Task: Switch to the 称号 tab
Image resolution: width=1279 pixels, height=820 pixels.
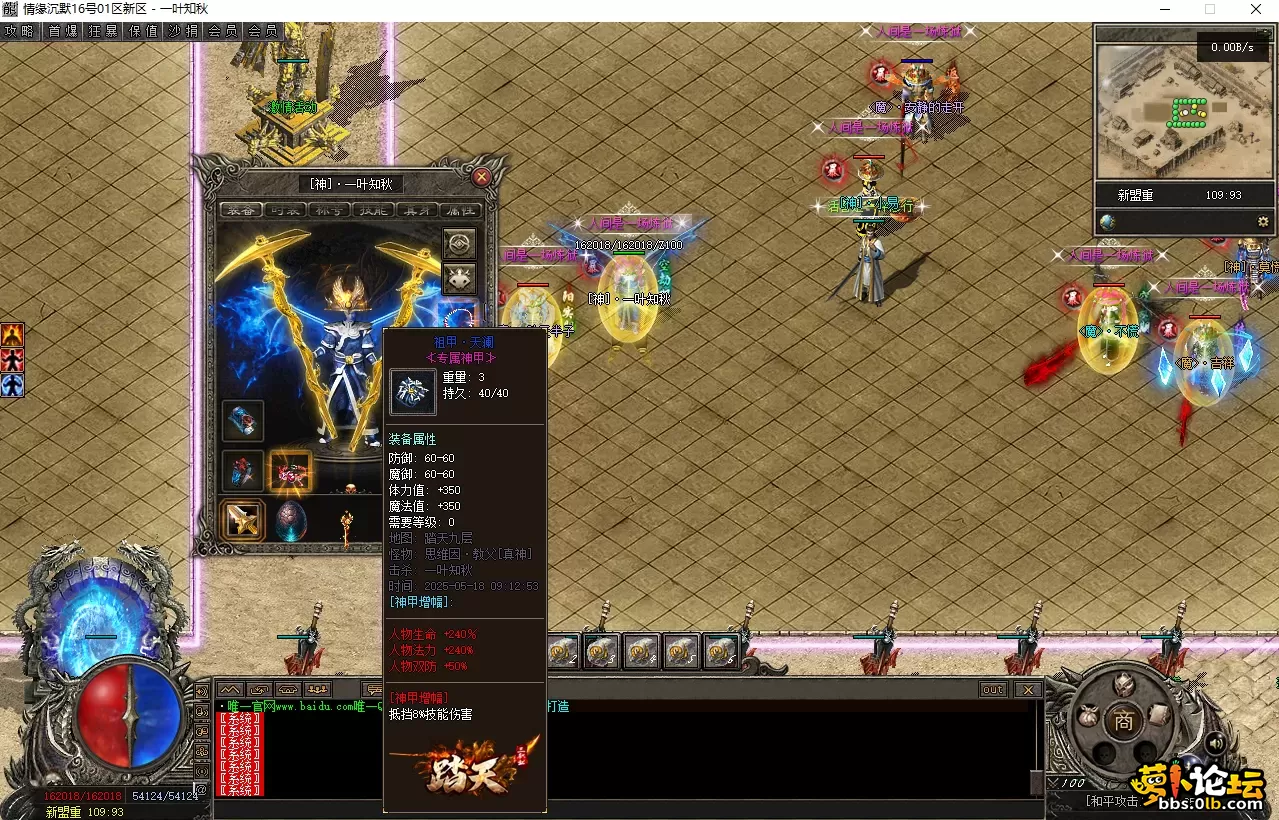Action: 329,210
